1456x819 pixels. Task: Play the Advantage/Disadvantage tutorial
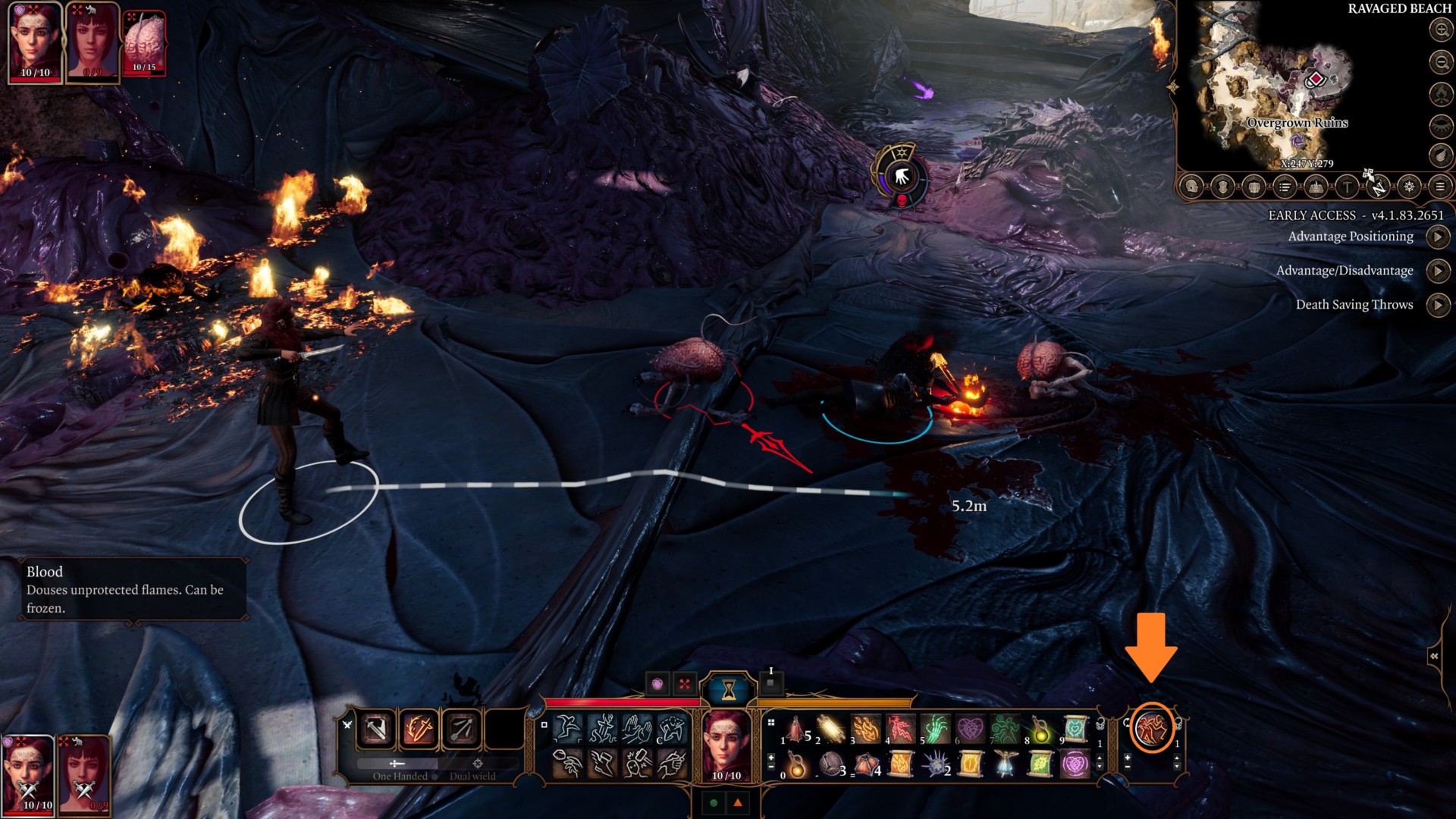[1438, 271]
